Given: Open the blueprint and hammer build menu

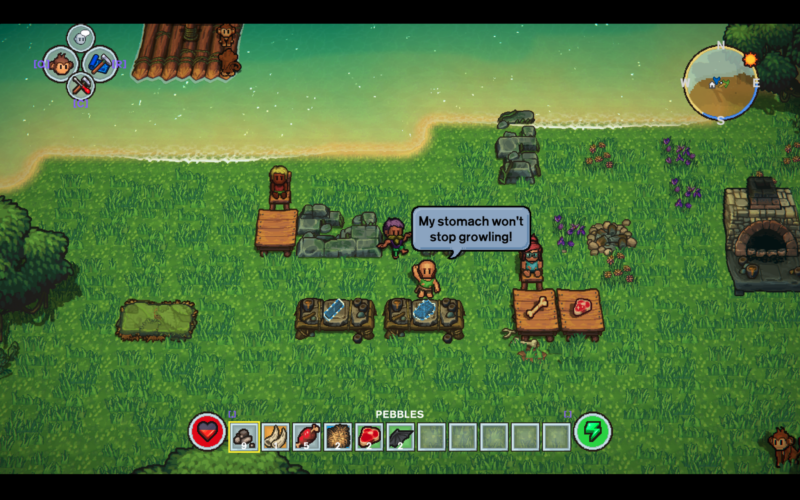Looking at the screenshot, I should coord(100,64).
